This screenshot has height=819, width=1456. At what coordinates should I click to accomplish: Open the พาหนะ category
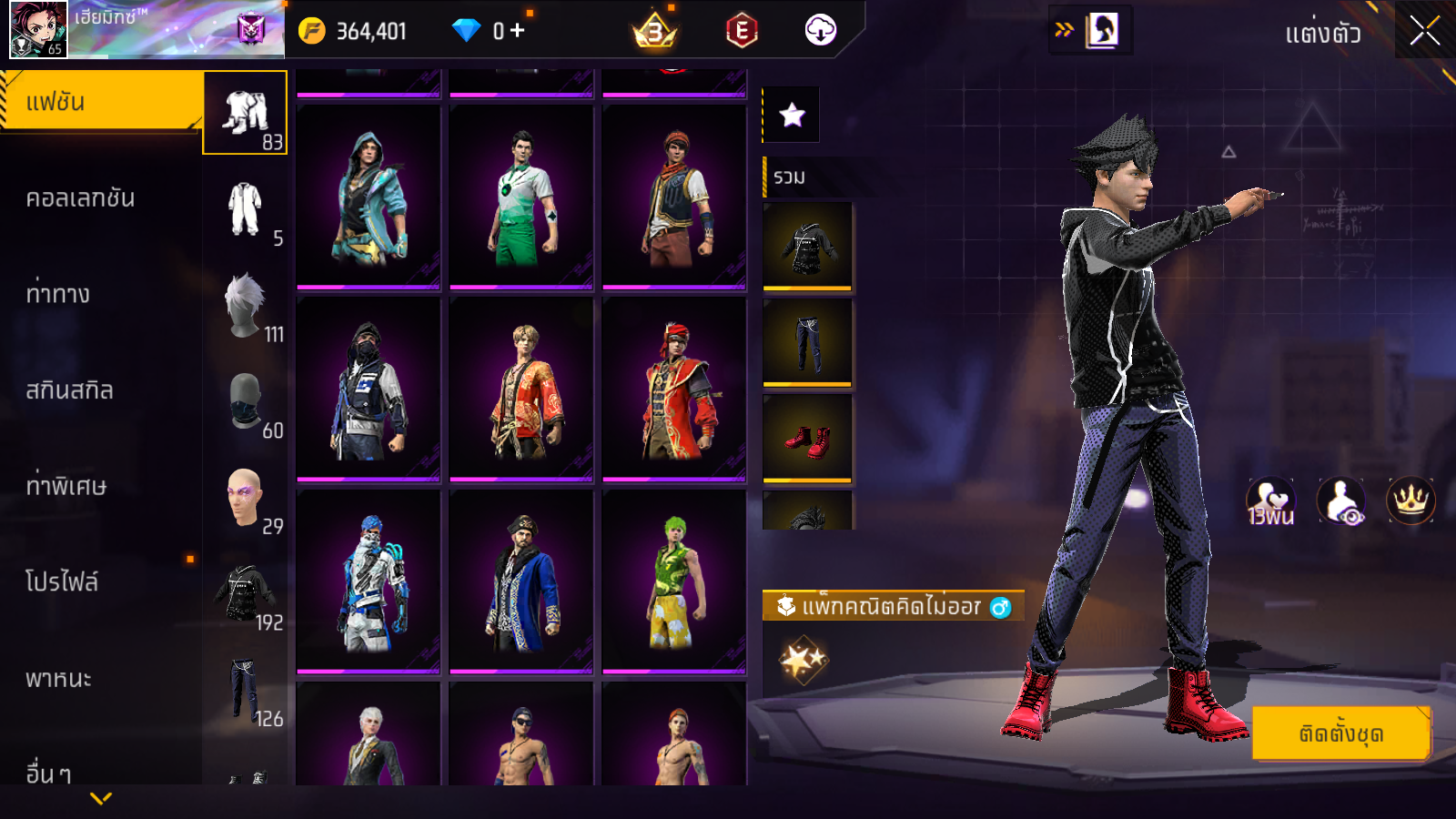tap(58, 678)
